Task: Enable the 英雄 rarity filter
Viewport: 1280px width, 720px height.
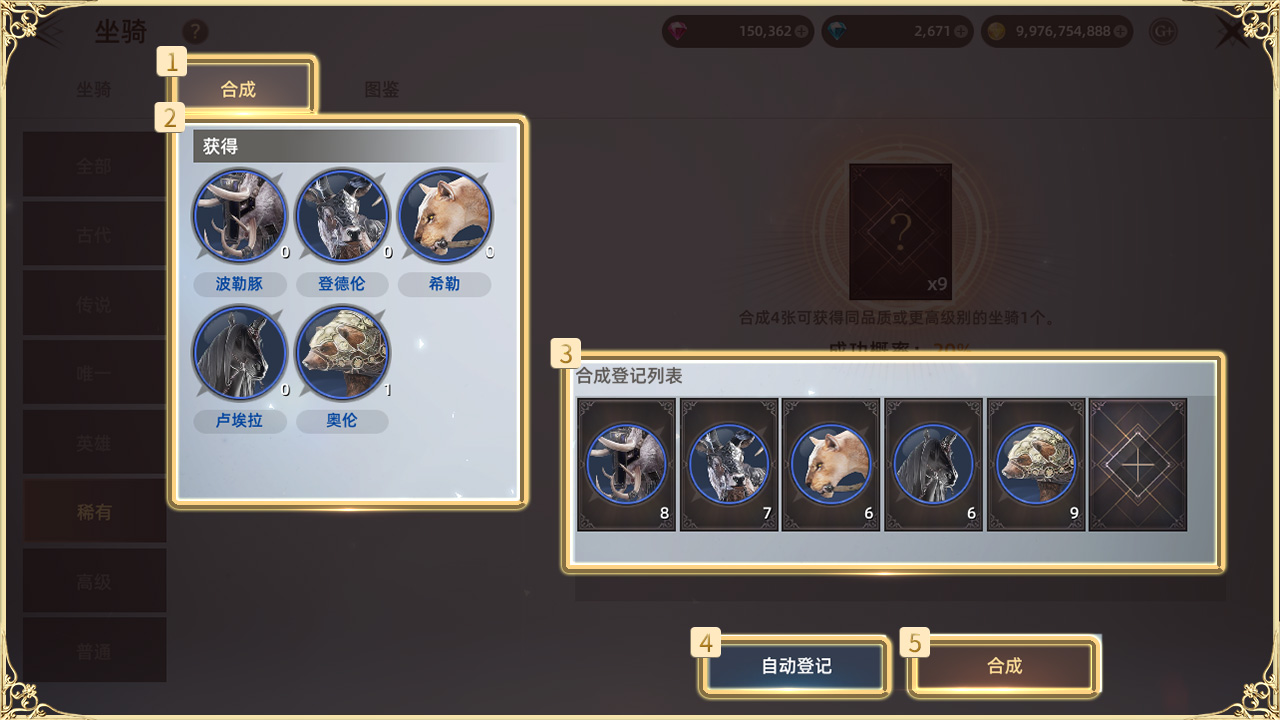Action: 93,441
